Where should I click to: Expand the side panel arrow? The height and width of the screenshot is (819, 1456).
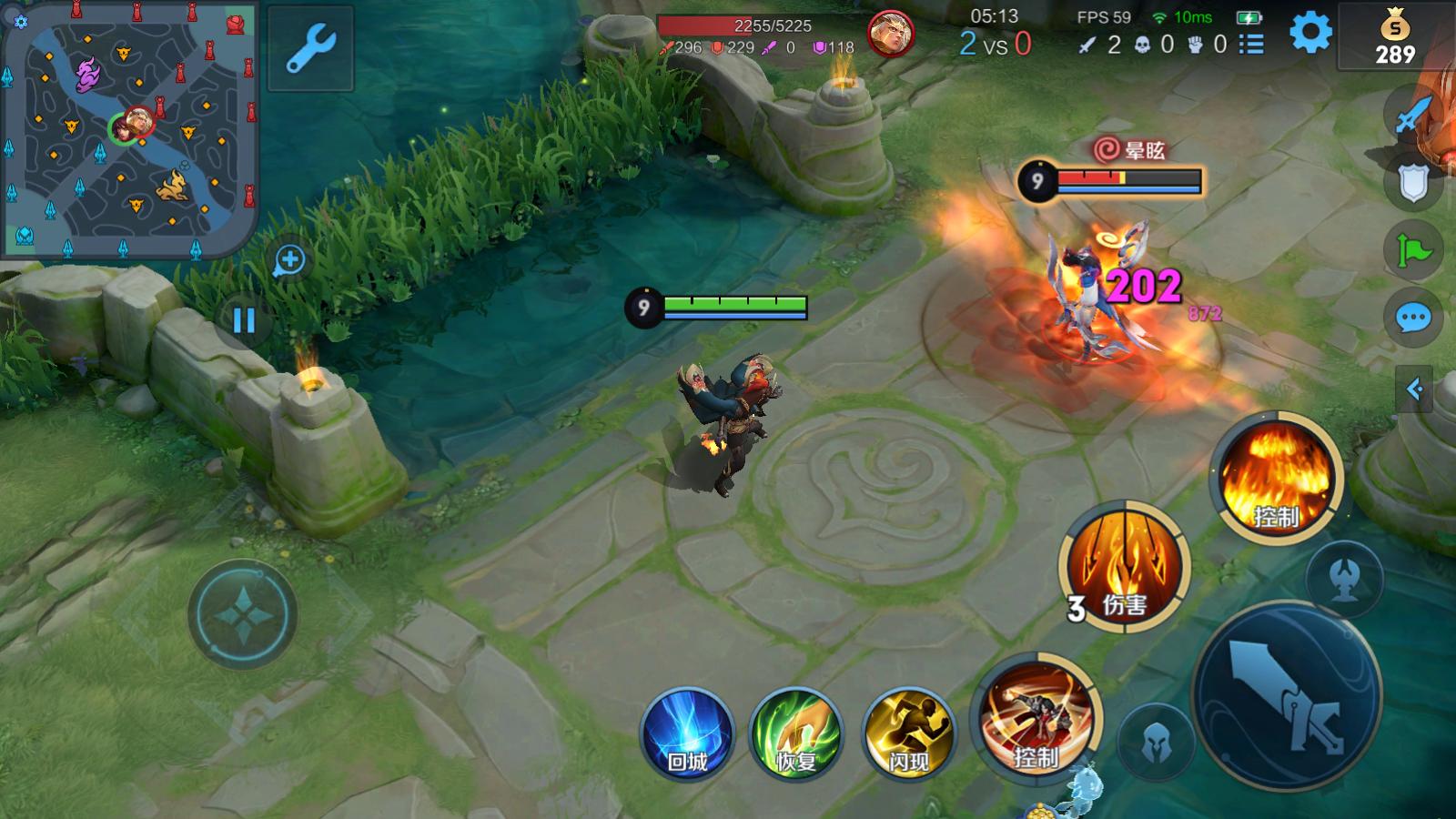pos(1414,389)
